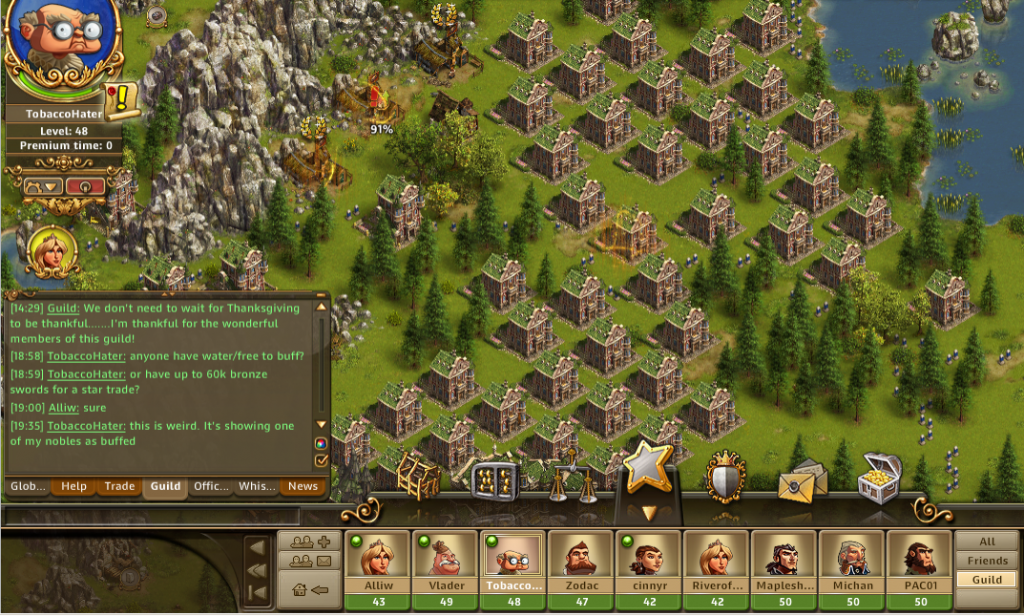The image size is (1024, 616).
Task: Switch to the Trade chat tab
Action: pos(120,487)
